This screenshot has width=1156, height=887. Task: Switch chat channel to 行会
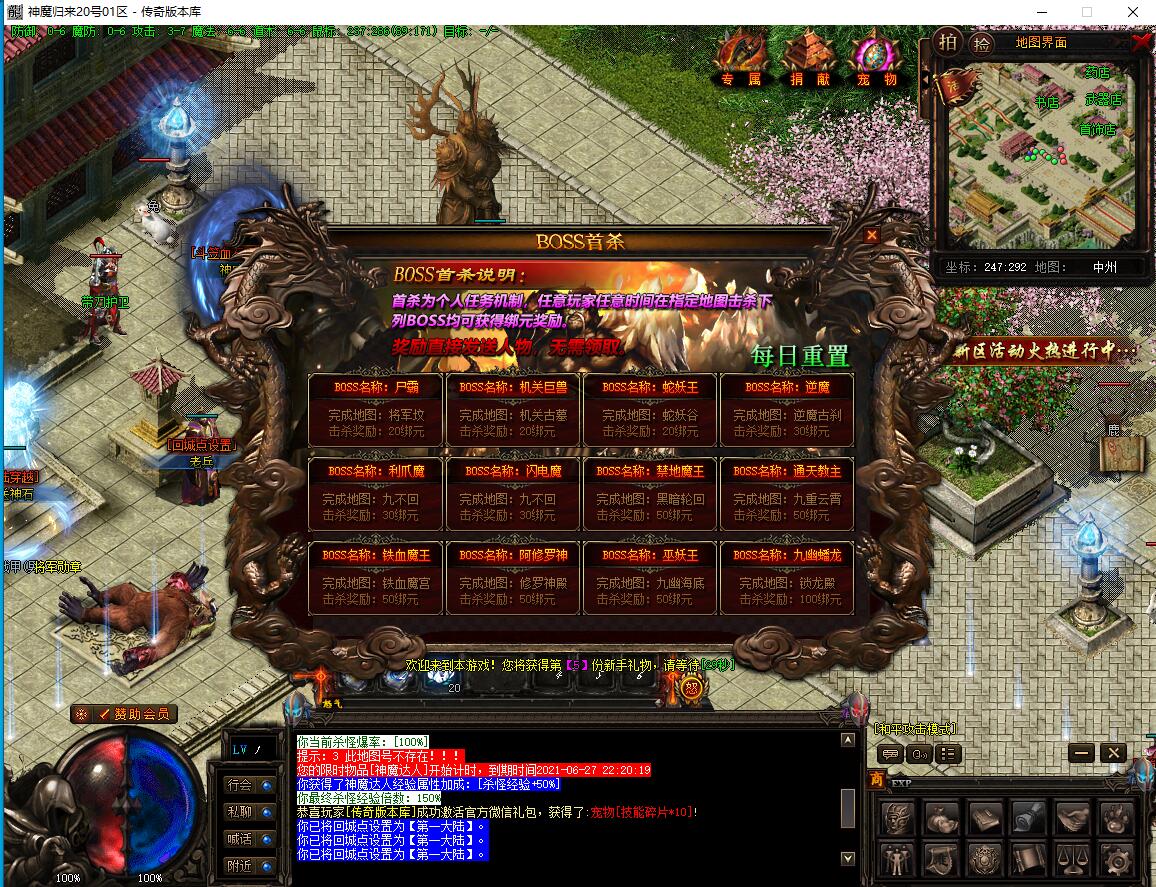[239, 785]
